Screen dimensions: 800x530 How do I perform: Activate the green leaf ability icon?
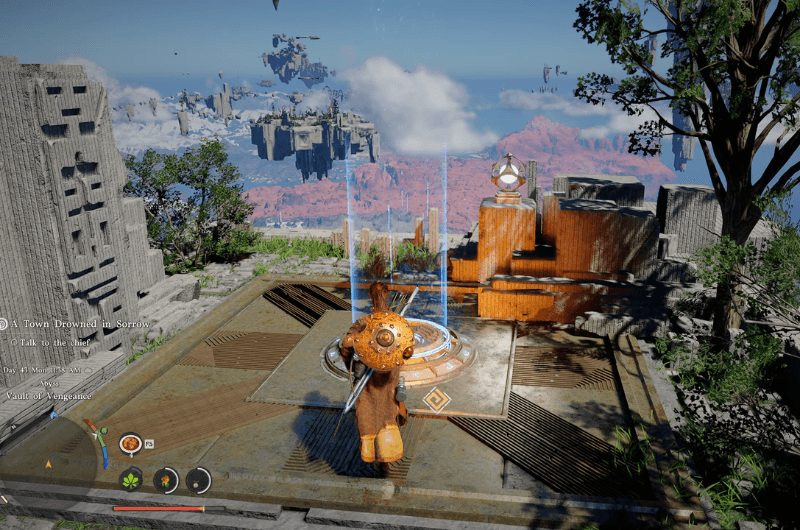click(x=131, y=480)
